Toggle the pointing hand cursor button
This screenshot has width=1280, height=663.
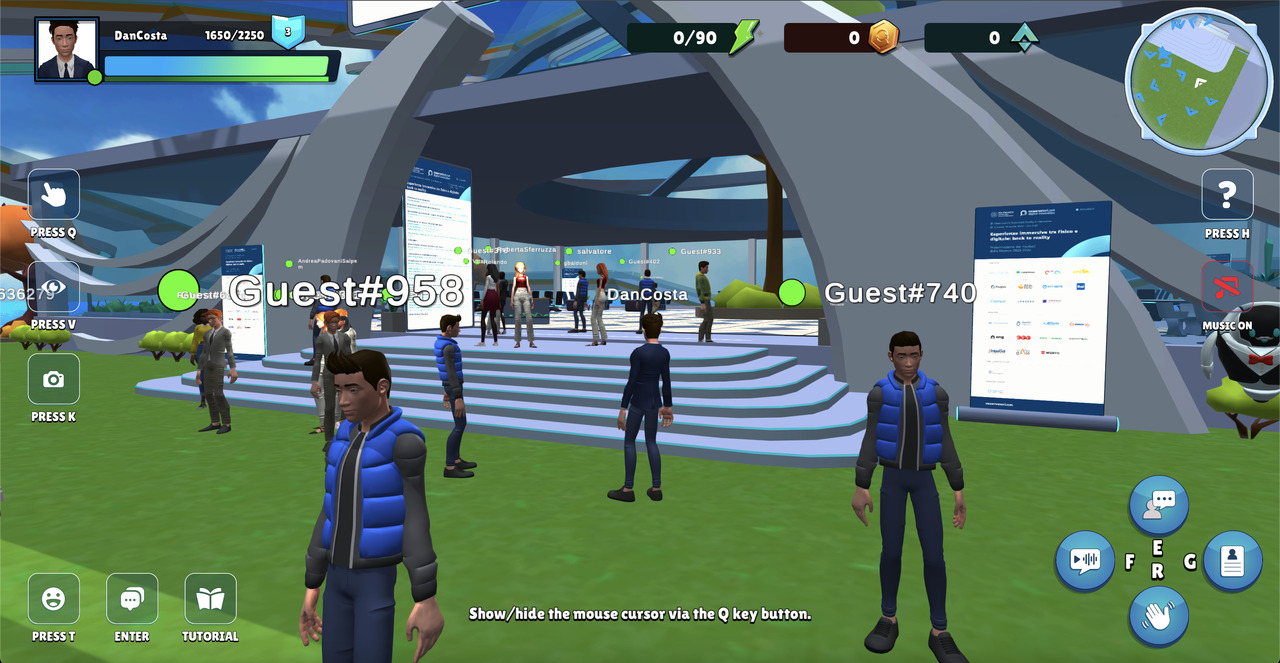pos(54,194)
